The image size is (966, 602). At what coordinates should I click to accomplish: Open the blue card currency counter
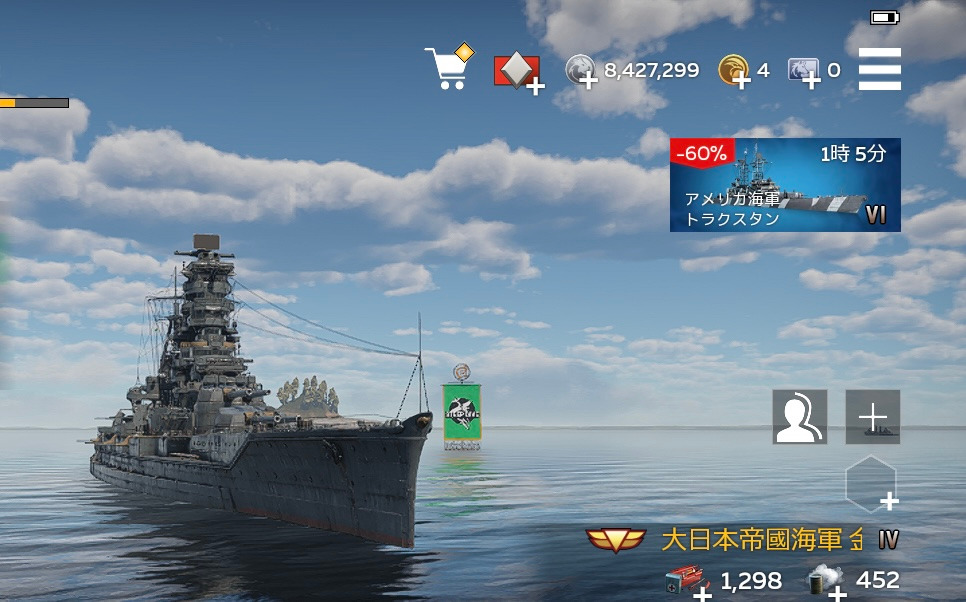805,71
